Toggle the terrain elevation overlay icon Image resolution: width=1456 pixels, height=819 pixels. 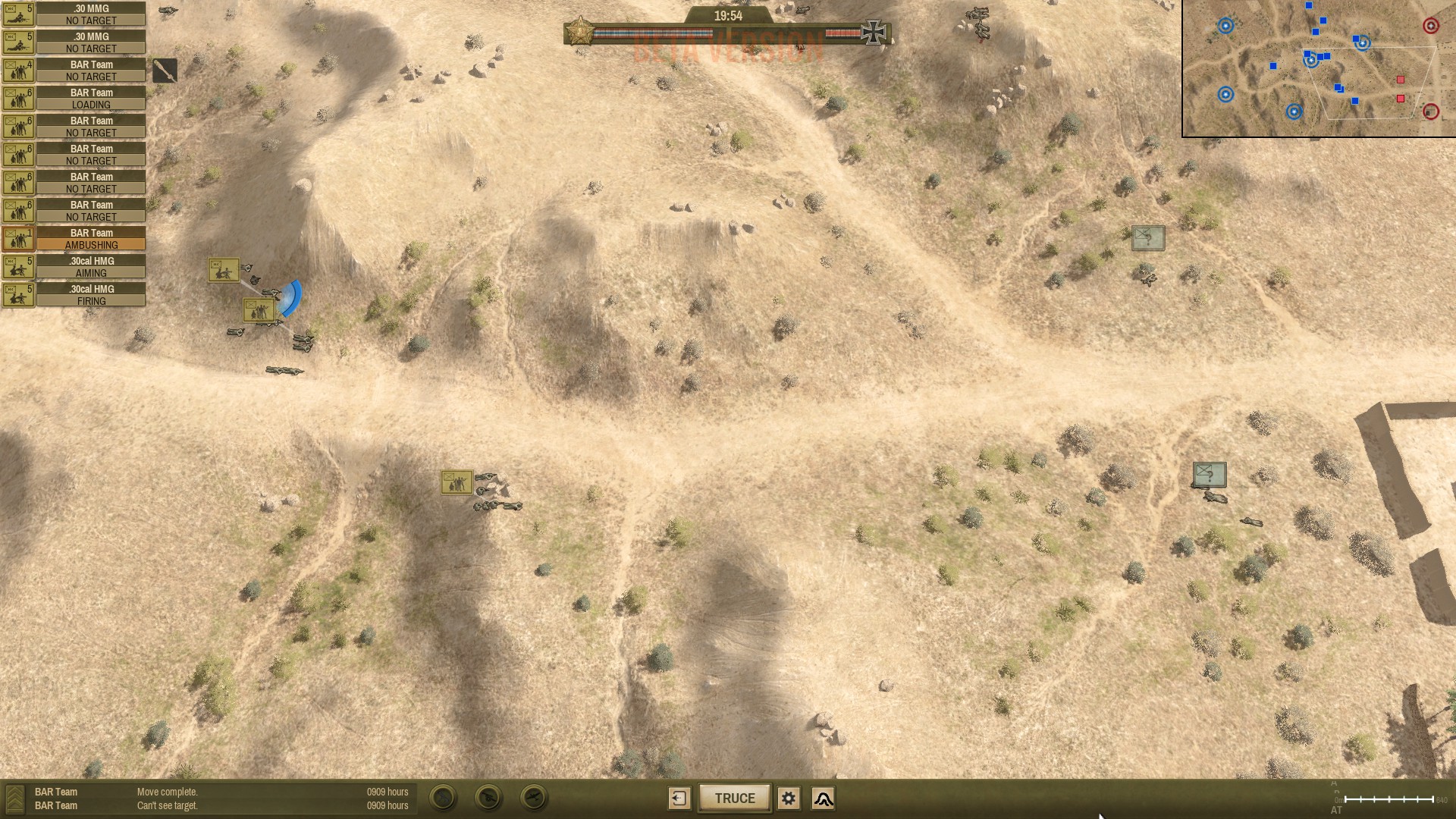point(824,799)
